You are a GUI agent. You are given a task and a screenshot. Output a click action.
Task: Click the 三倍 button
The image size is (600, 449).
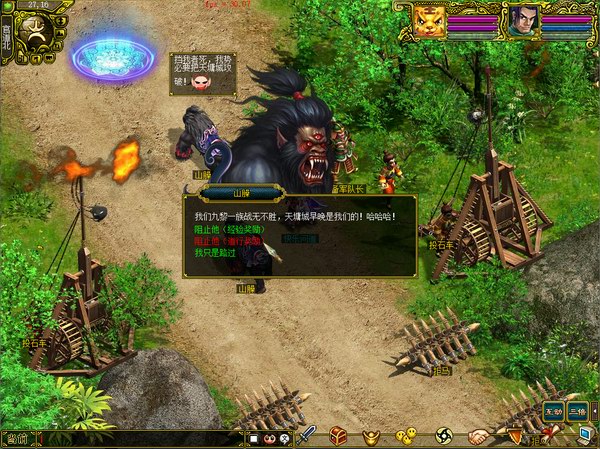578,411
